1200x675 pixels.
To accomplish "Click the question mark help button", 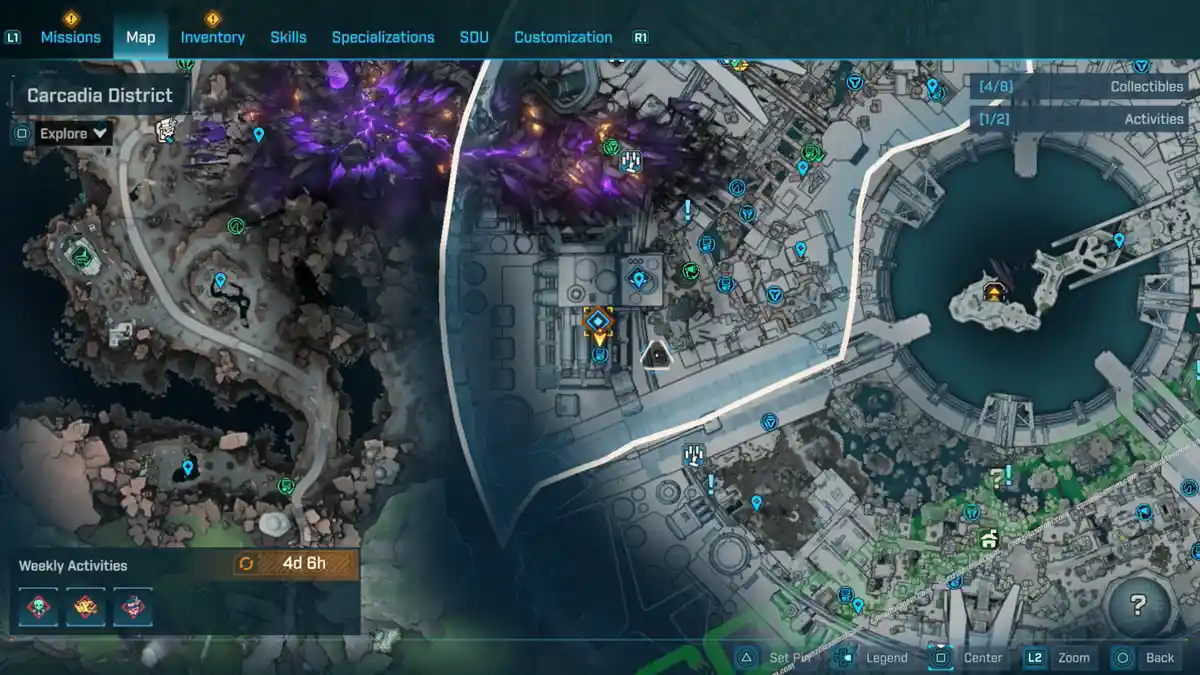I will pyautogui.click(x=1137, y=604).
